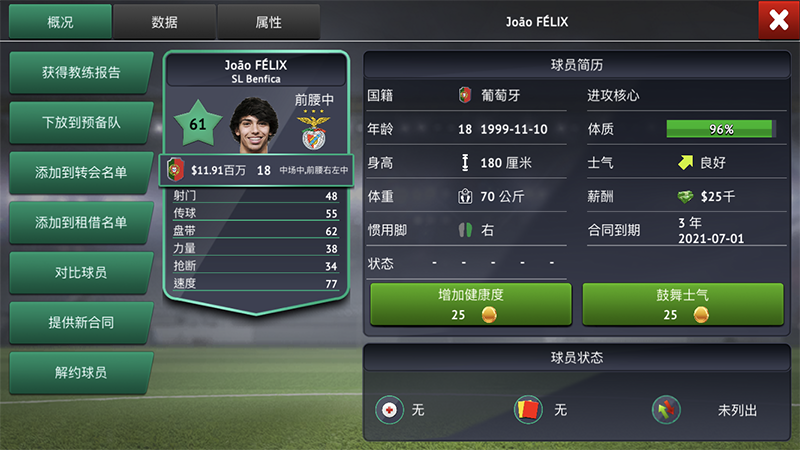The height and width of the screenshot is (450, 800).
Task: Open the 数据 tab
Action: point(164,21)
